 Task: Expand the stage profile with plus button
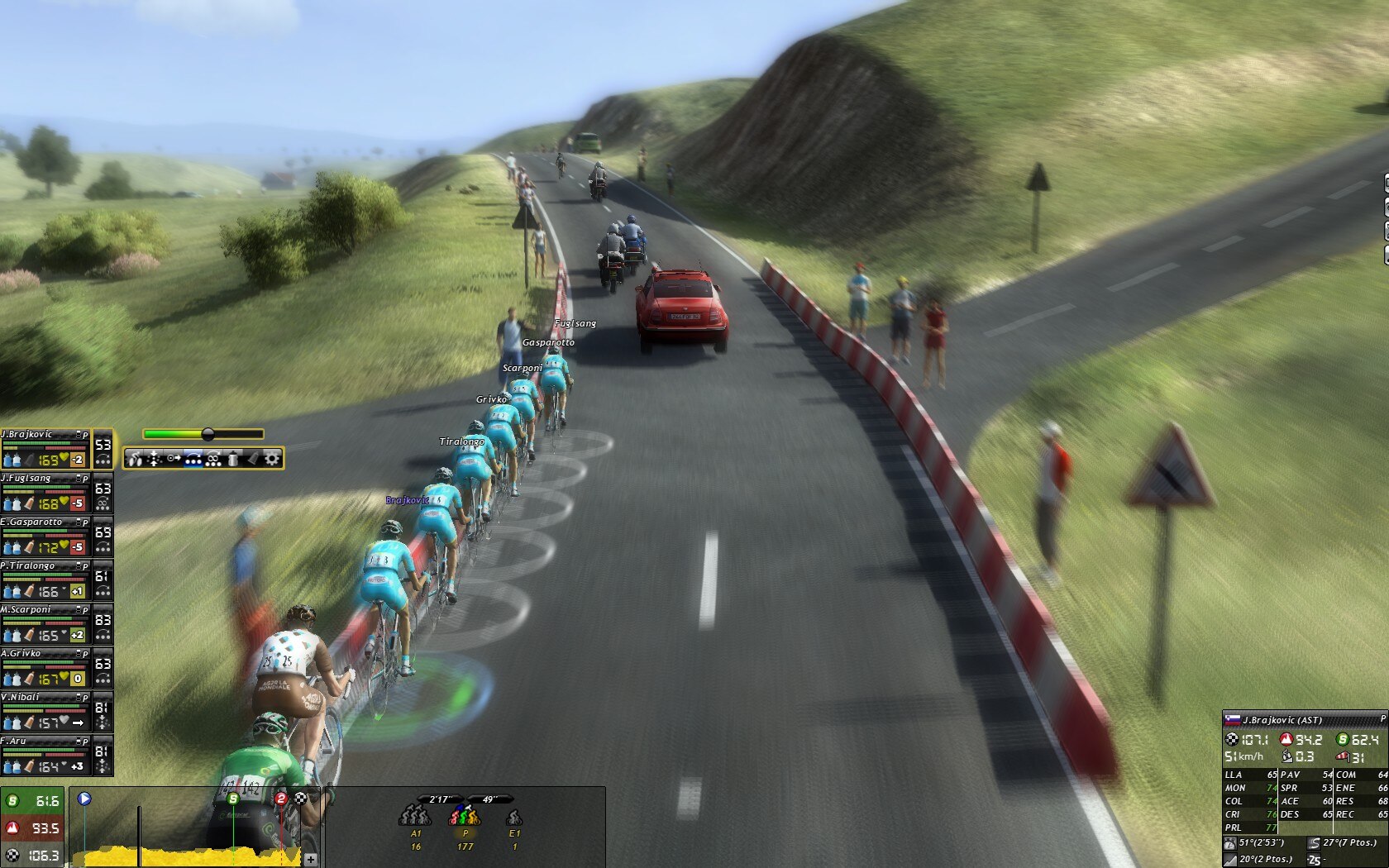pos(311,859)
